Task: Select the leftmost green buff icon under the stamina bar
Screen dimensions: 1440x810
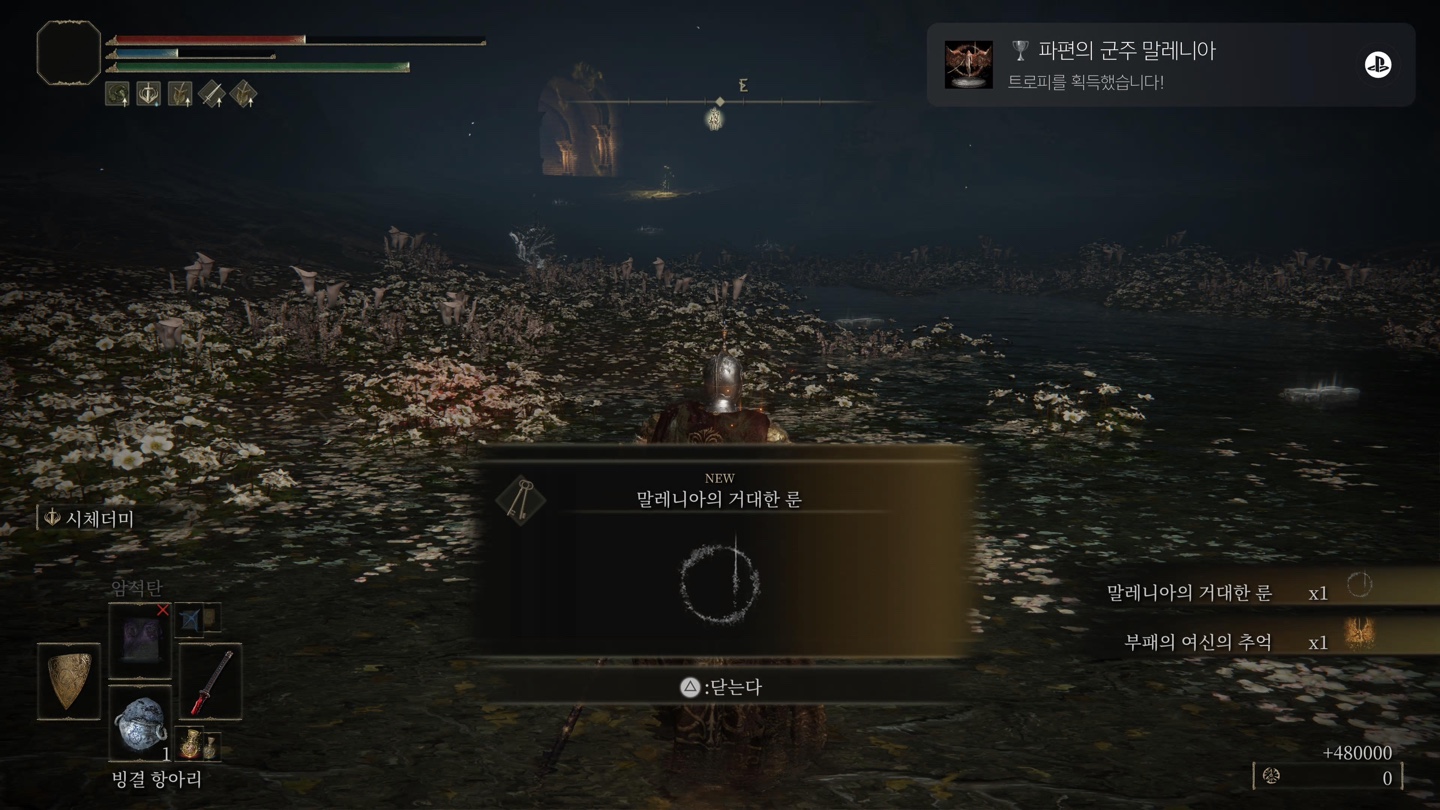Action: click(116, 93)
